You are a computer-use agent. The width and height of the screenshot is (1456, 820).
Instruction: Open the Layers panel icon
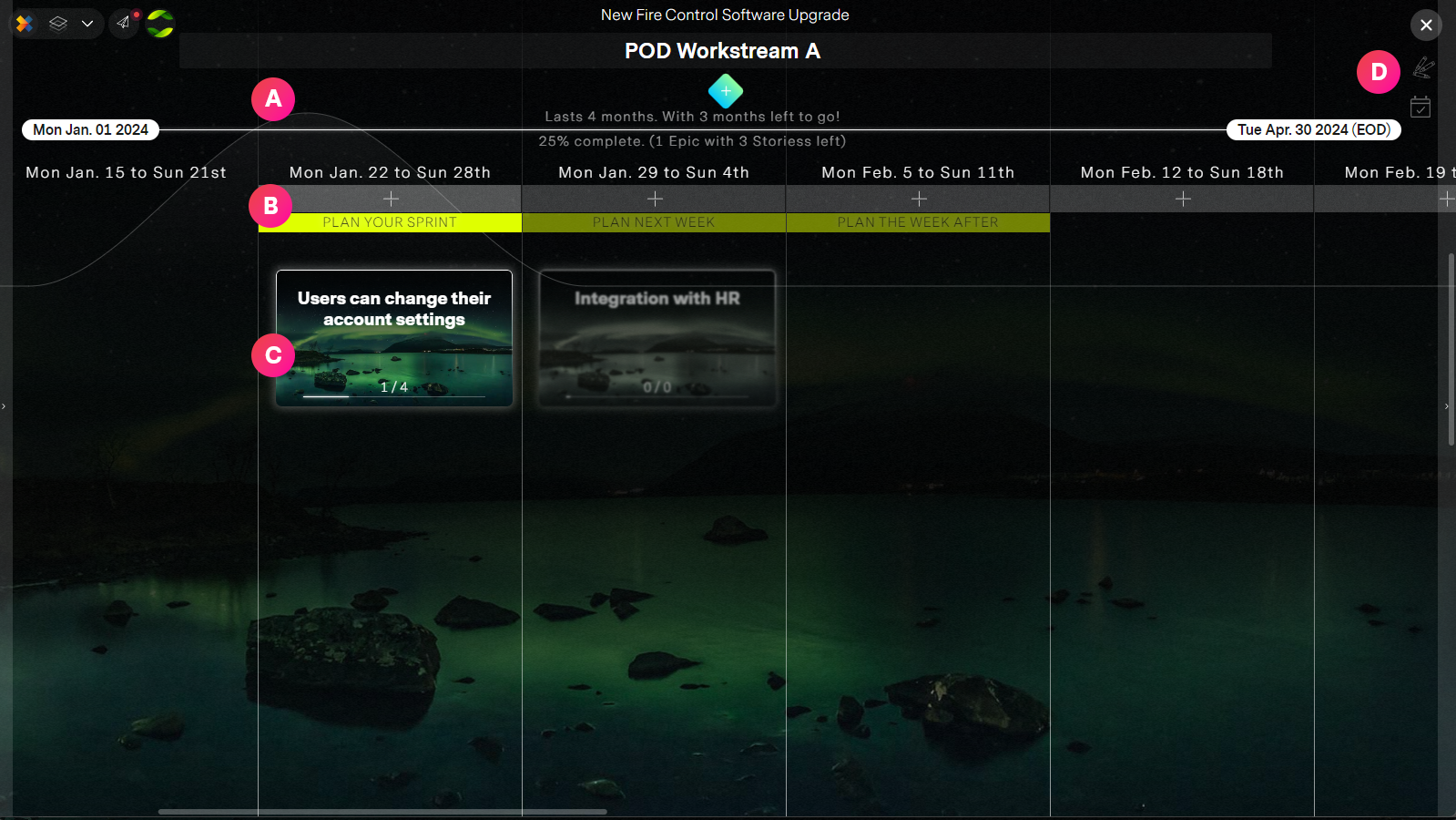57,24
